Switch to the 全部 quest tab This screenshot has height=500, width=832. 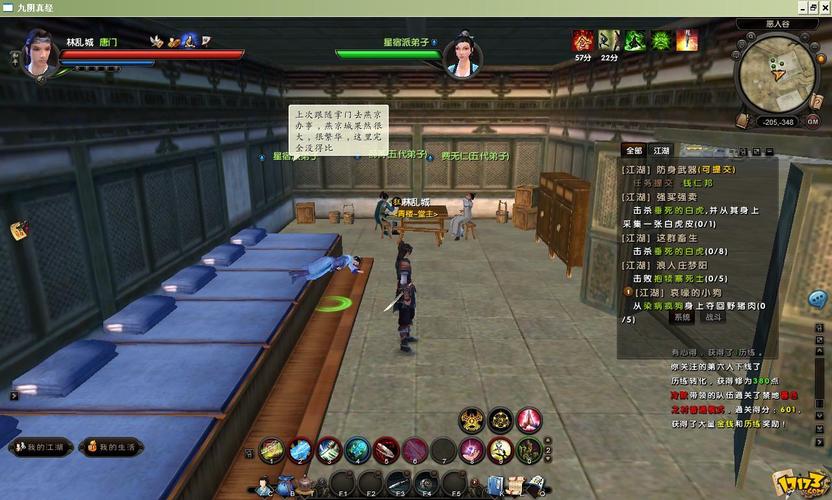click(633, 150)
